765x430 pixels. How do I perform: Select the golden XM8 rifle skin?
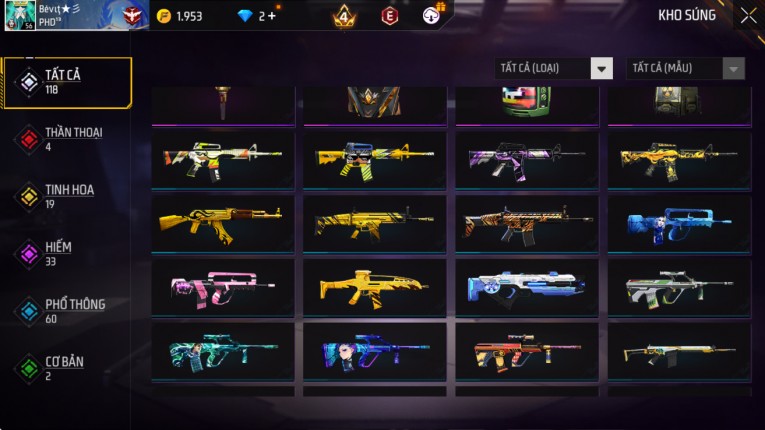coord(375,288)
